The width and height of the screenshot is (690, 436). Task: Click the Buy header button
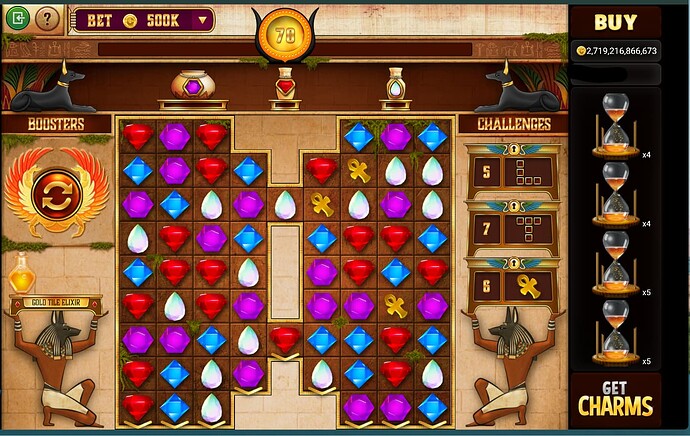[616, 21]
